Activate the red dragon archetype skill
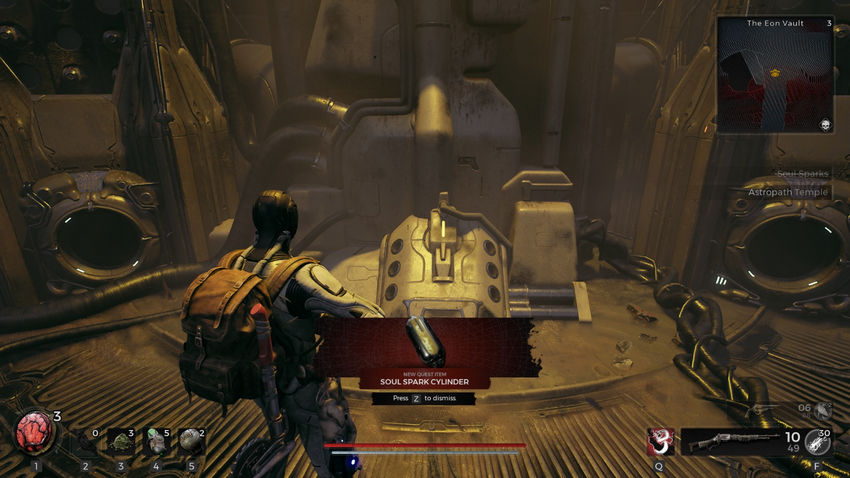This screenshot has width=850, height=478. 660,440
